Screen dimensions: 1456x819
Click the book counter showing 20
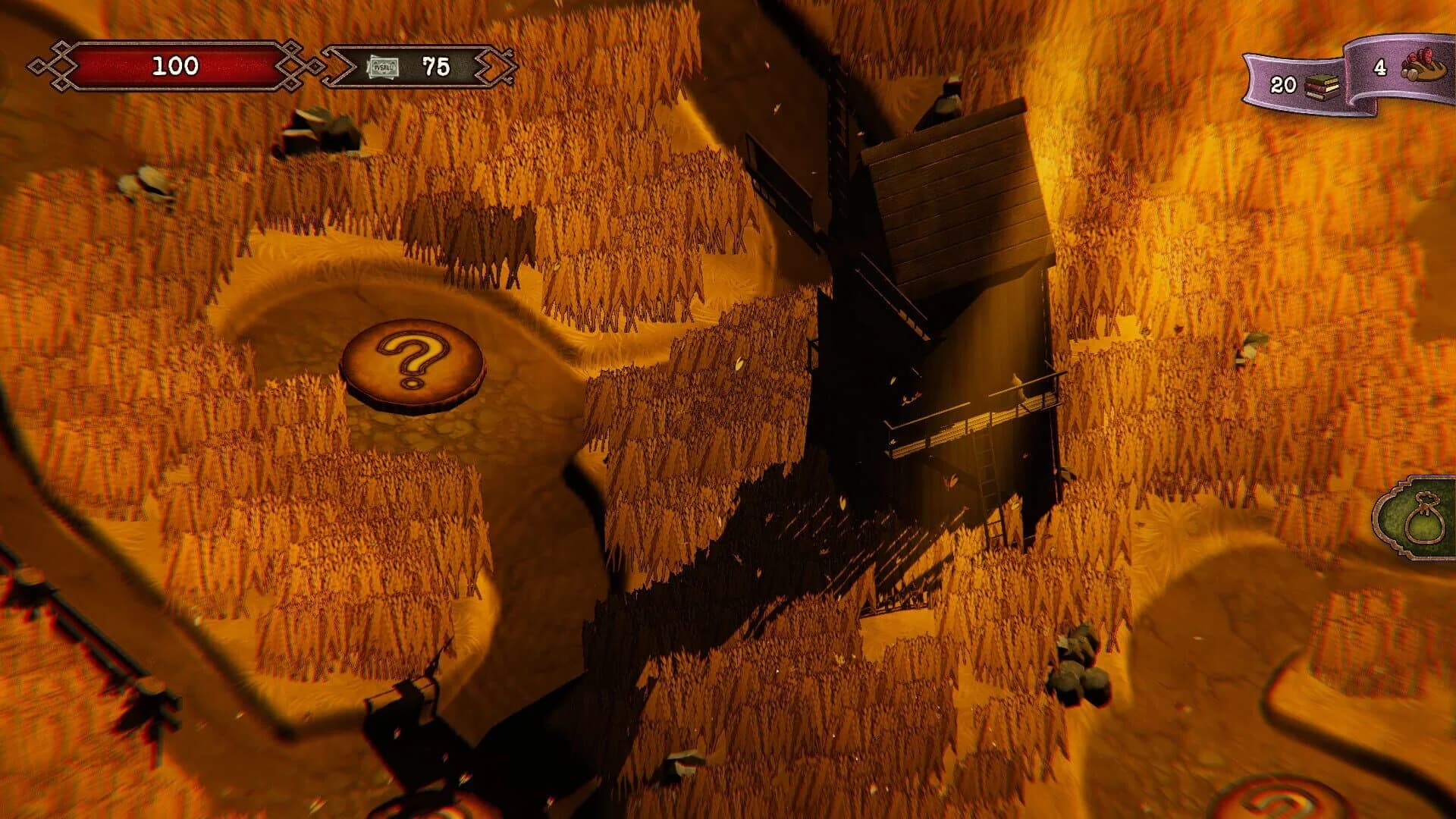coord(1282,83)
